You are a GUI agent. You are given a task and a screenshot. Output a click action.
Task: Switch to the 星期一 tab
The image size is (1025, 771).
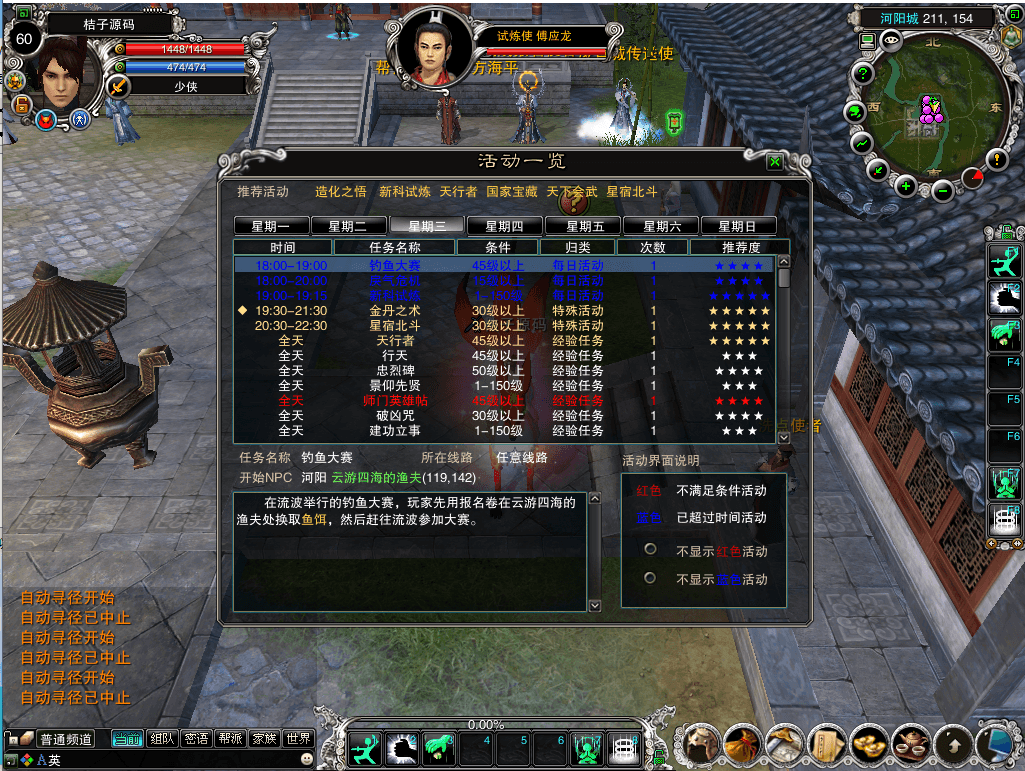(x=271, y=226)
